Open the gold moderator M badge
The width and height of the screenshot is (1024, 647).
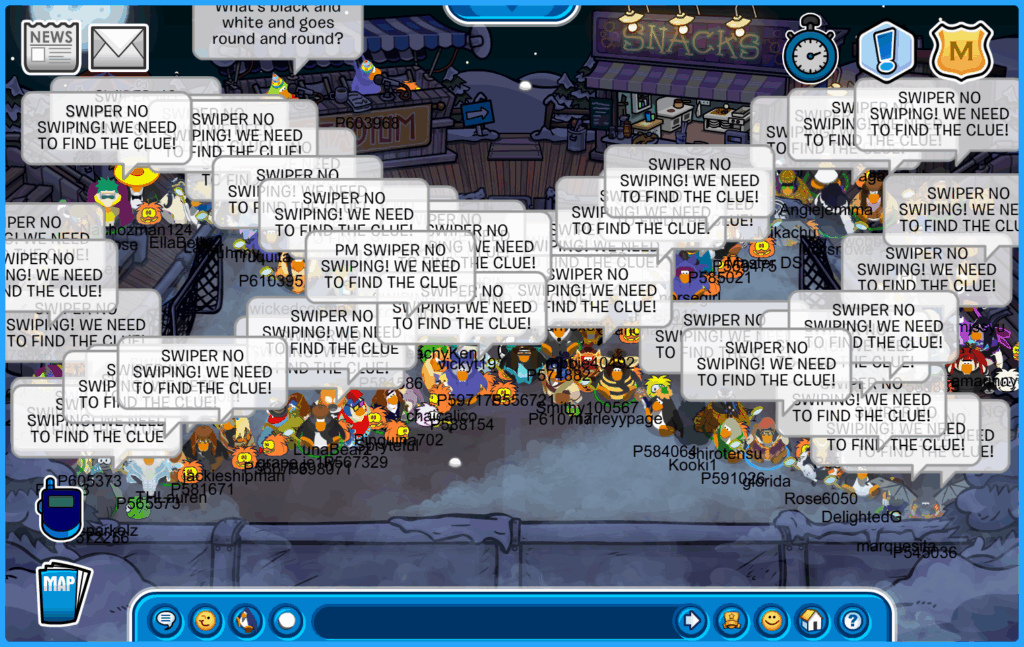pos(959,50)
